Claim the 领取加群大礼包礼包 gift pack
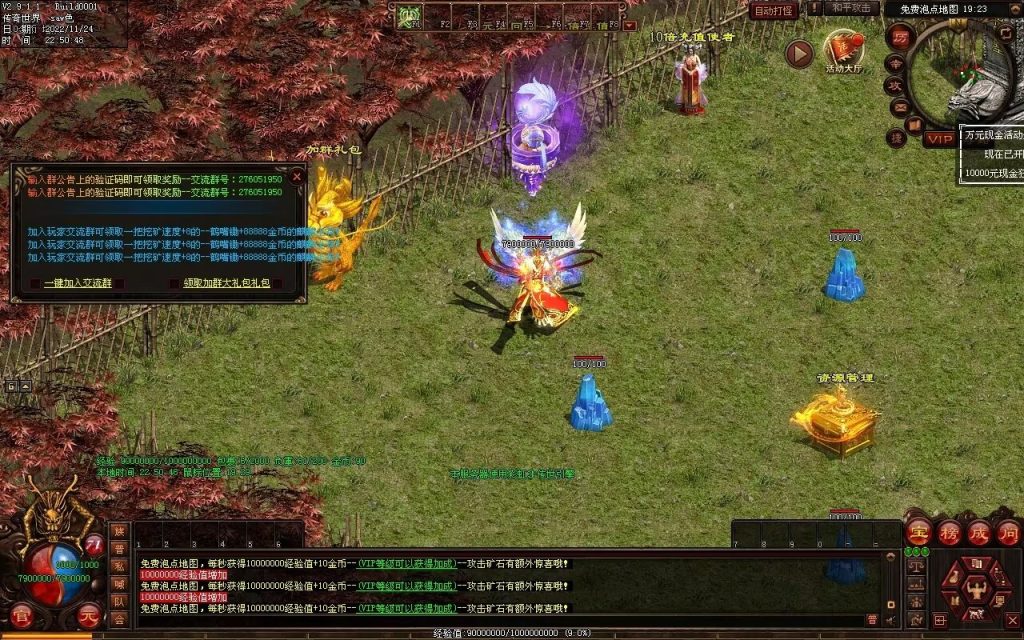Viewport: 1024px width, 640px height. 226,283
